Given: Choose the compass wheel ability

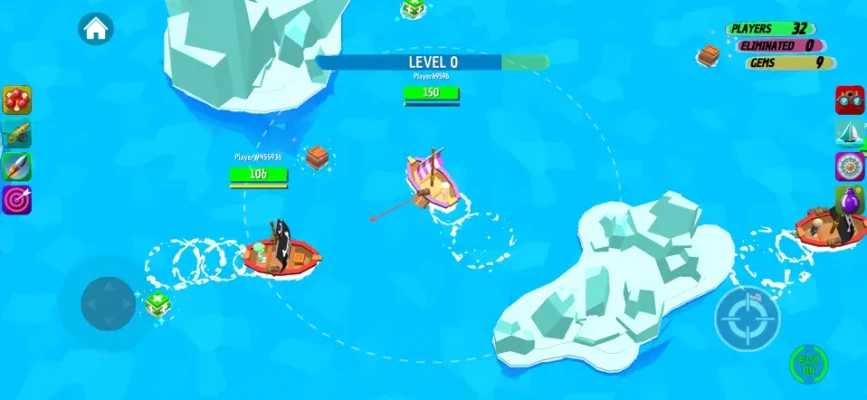Looking at the screenshot, I should coord(849,166).
